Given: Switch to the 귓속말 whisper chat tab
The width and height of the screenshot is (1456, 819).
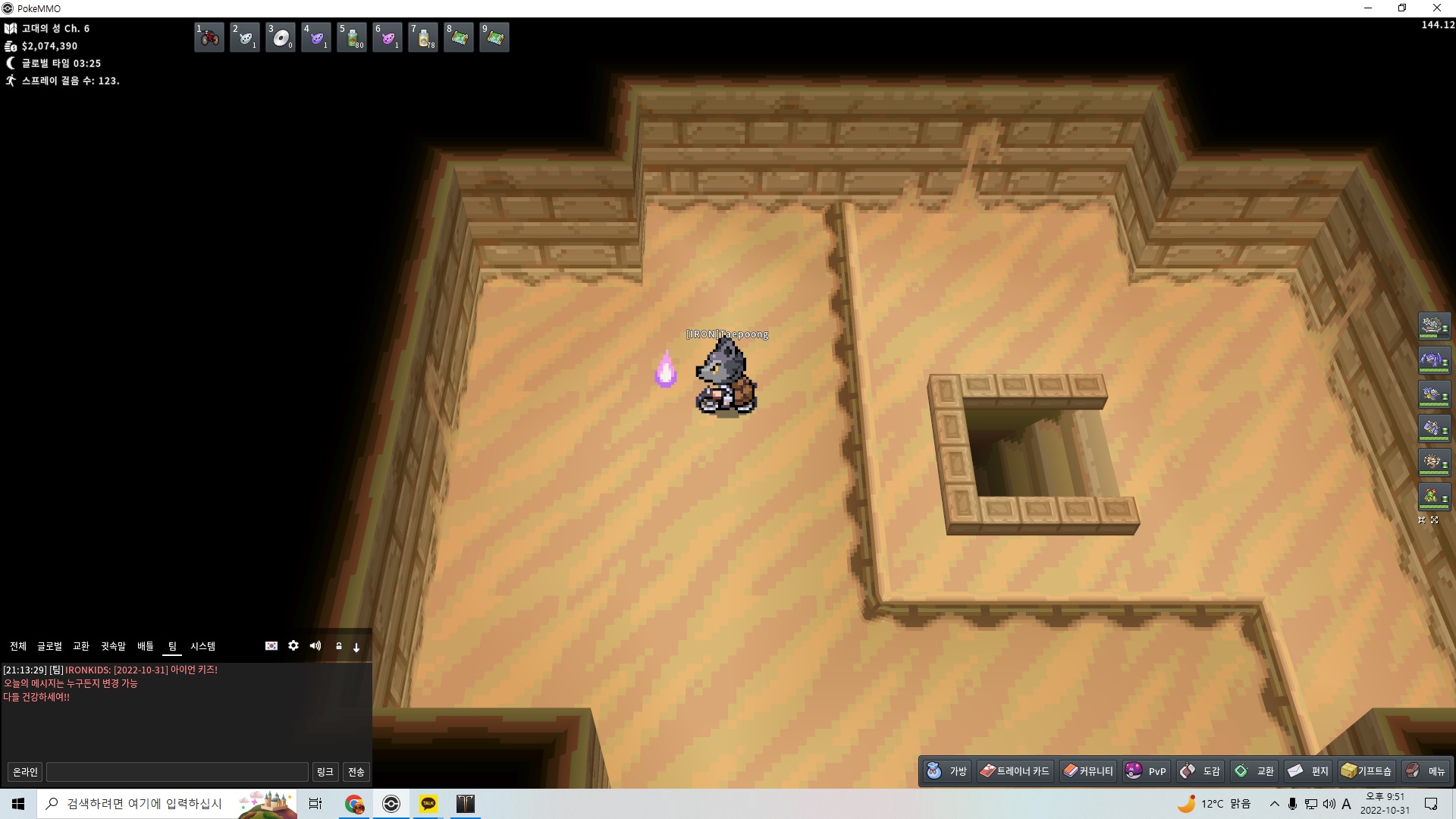Looking at the screenshot, I should pyautogui.click(x=113, y=646).
